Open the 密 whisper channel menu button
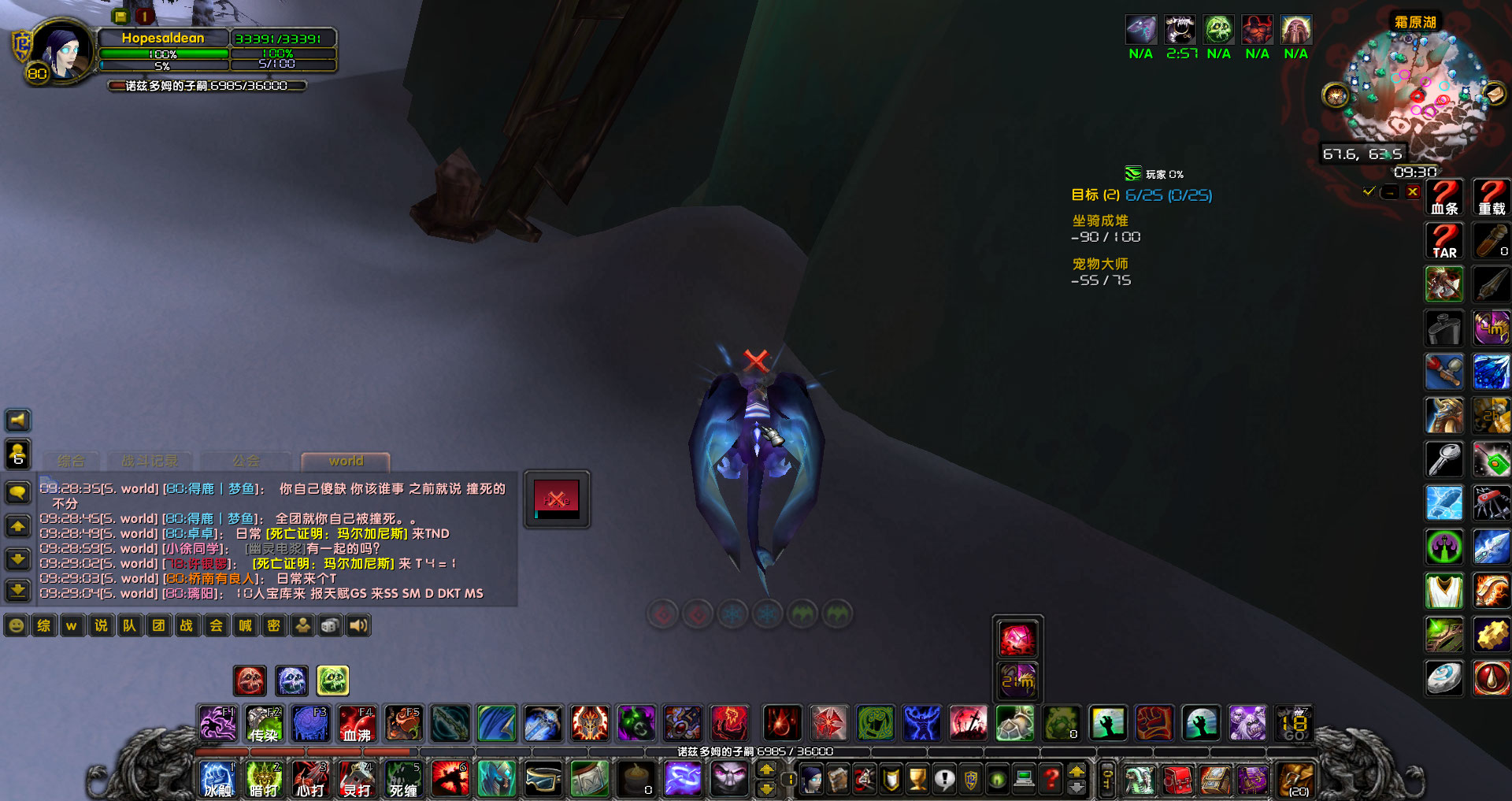The height and width of the screenshot is (801, 1512). [273, 625]
